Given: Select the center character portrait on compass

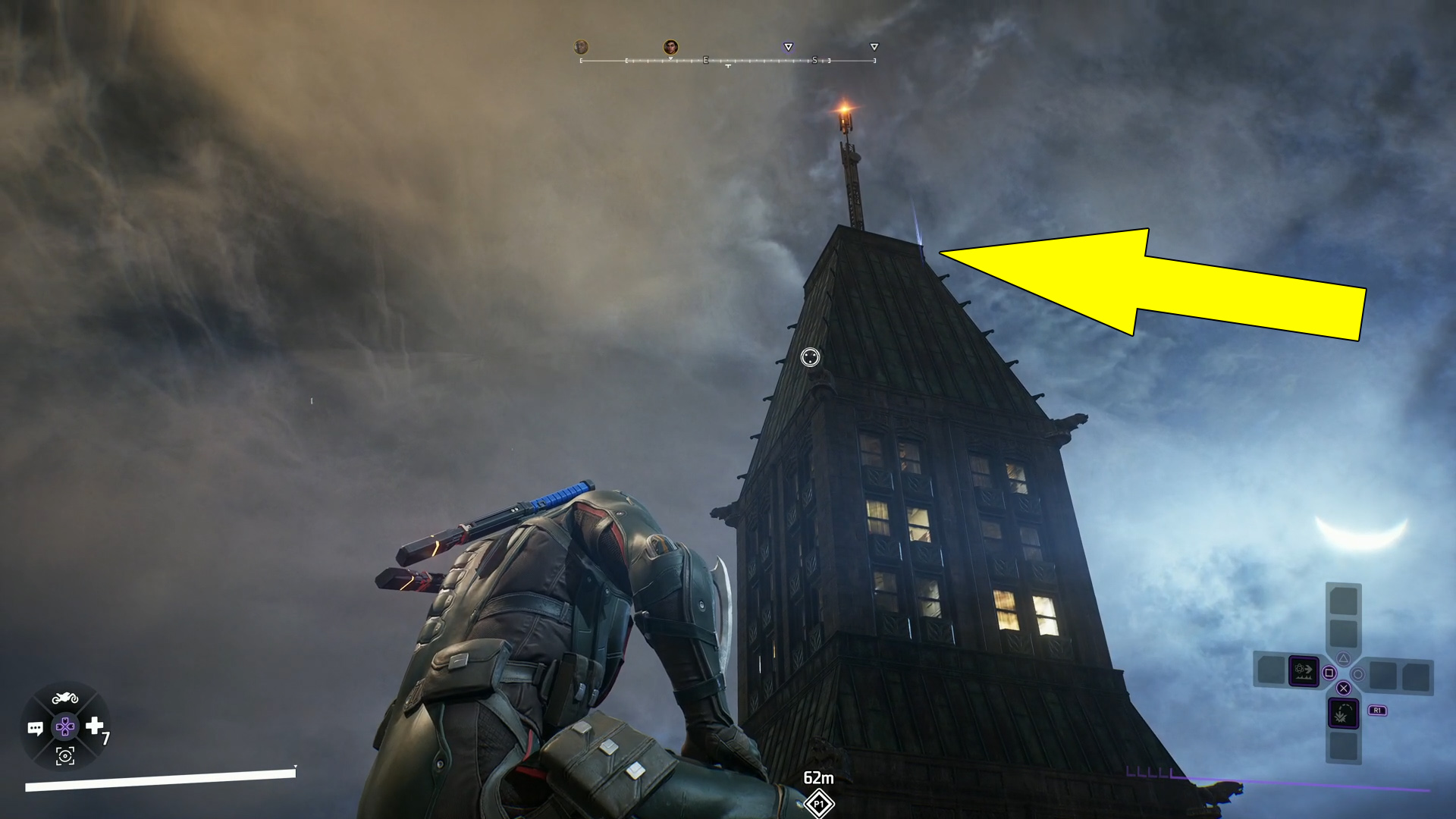Looking at the screenshot, I should [670, 46].
